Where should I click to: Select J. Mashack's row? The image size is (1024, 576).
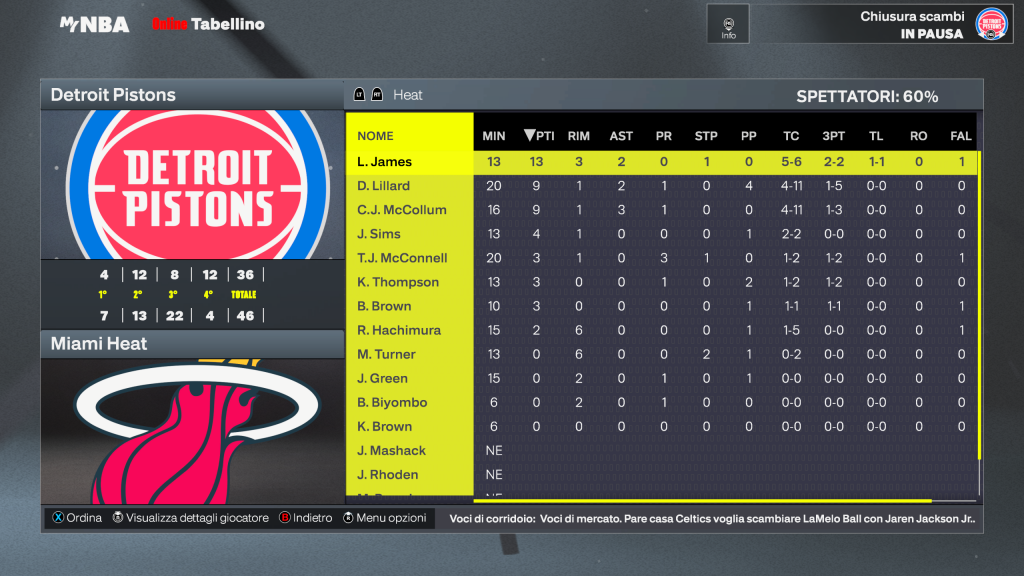391,451
